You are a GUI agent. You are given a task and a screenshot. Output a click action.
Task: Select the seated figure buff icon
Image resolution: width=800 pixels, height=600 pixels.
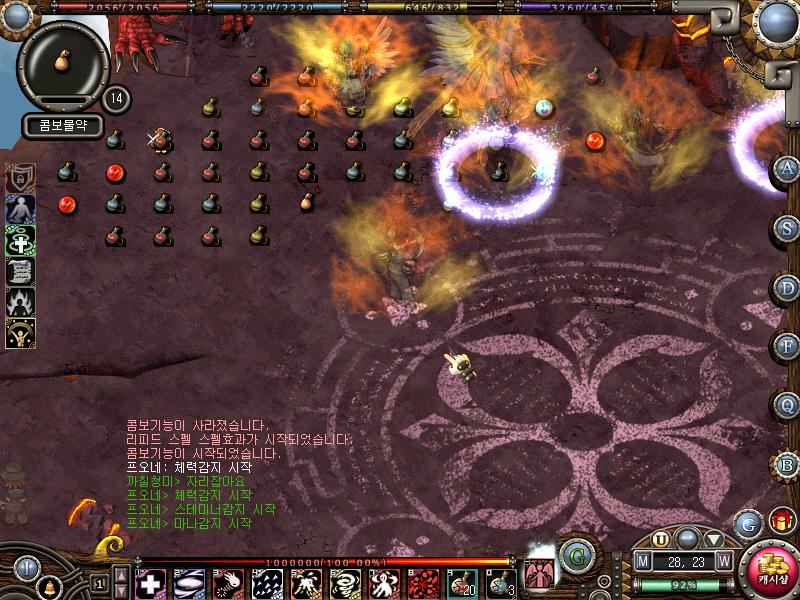pos(20,209)
